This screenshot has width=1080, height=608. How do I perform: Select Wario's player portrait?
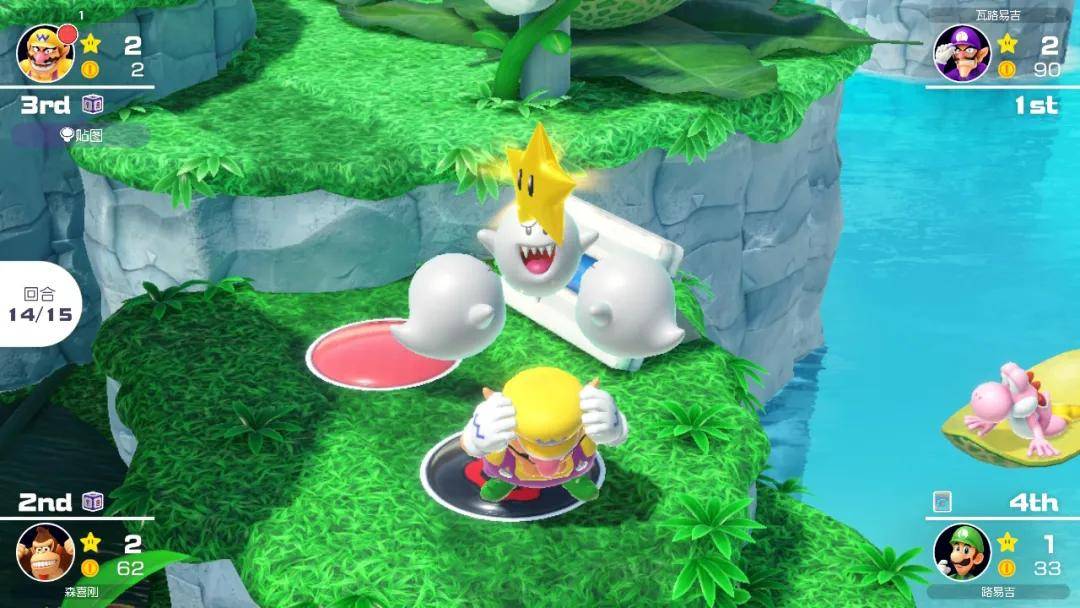[x=46, y=53]
